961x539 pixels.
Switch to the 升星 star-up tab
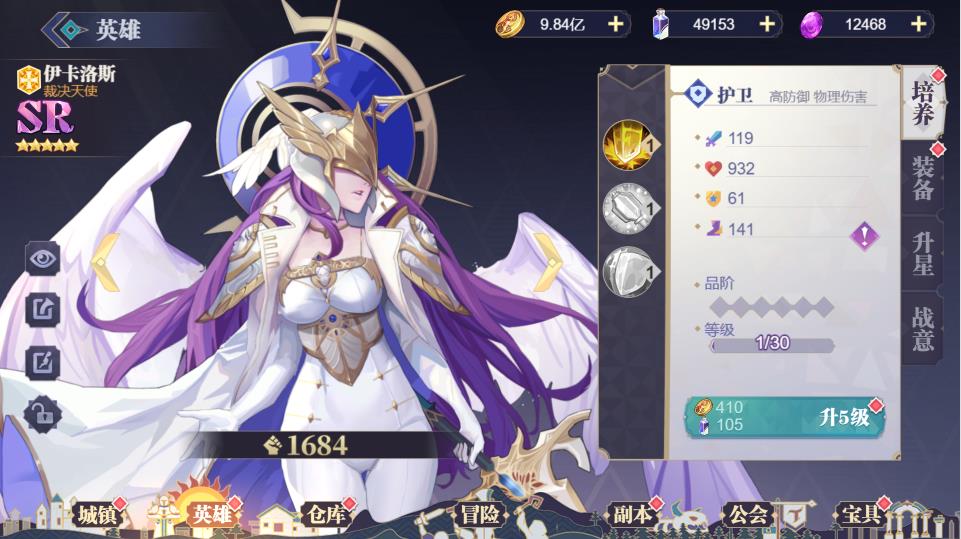922,254
